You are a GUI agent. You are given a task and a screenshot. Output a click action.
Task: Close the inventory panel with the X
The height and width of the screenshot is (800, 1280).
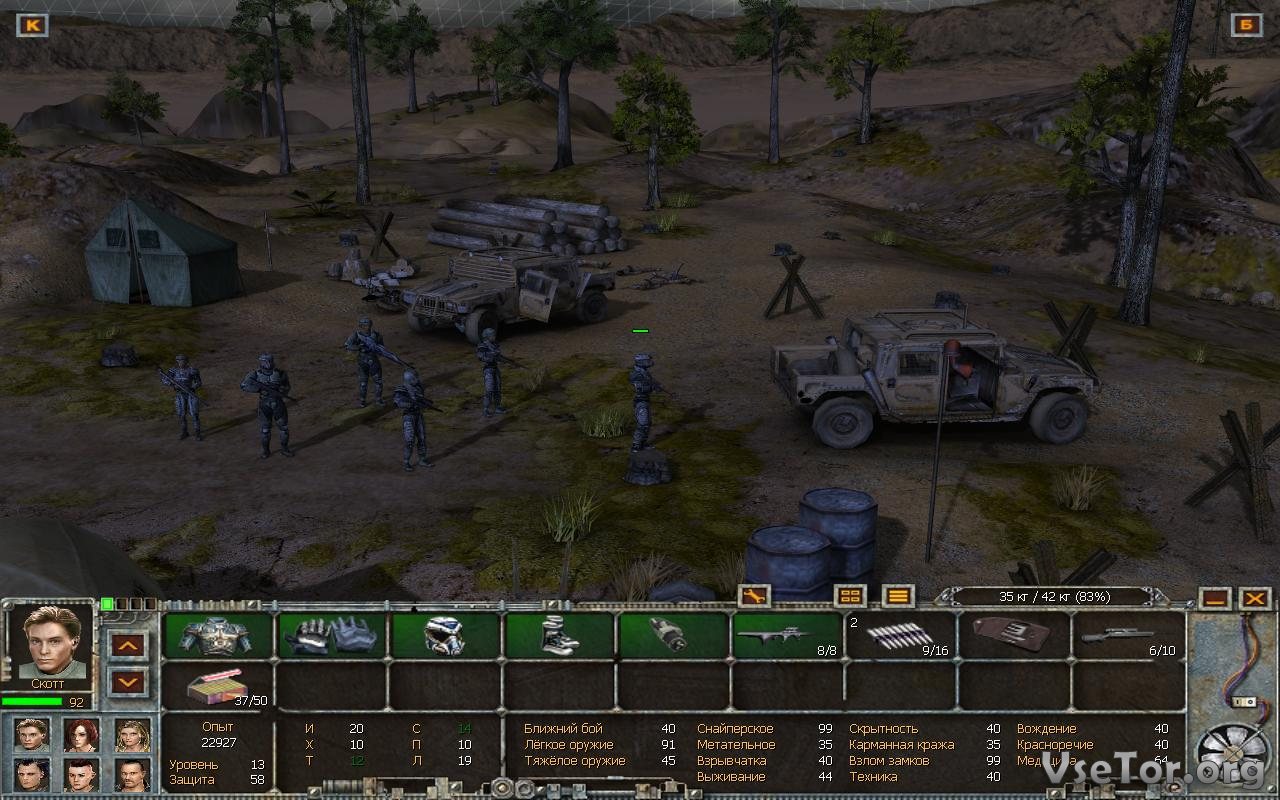point(1254,598)
